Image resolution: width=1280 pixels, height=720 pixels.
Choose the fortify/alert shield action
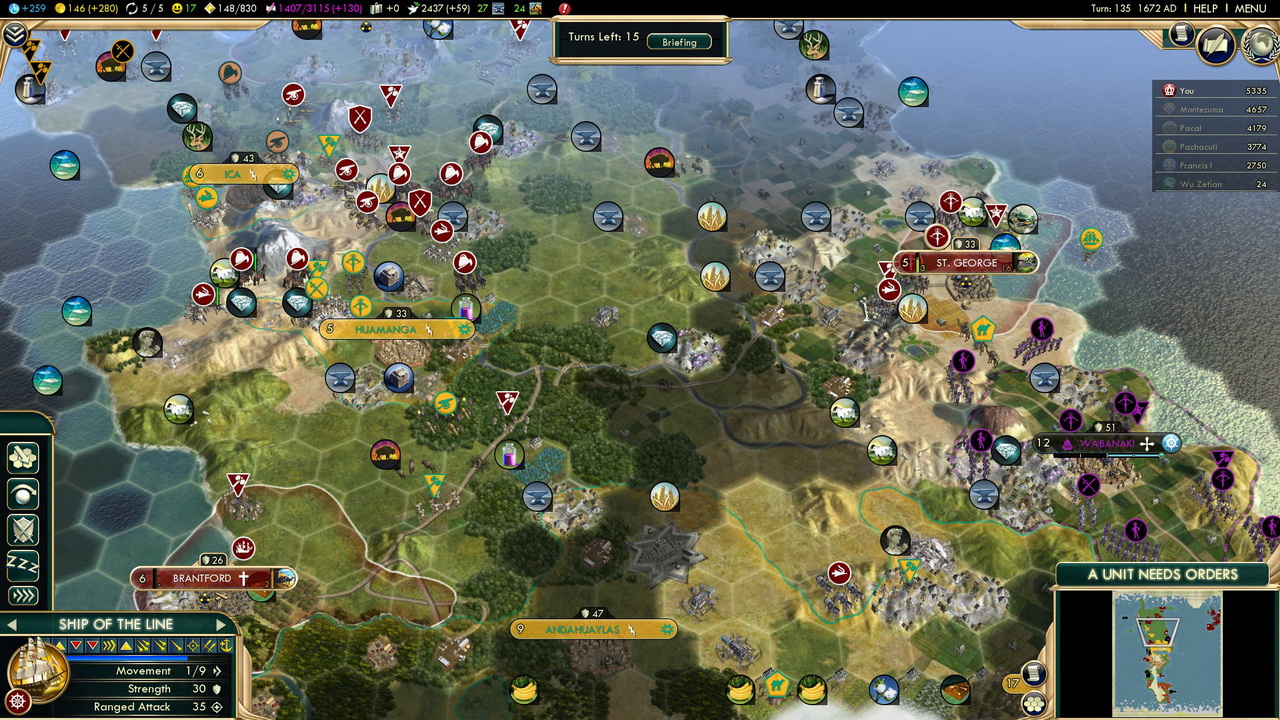click(x=22, y=528)
